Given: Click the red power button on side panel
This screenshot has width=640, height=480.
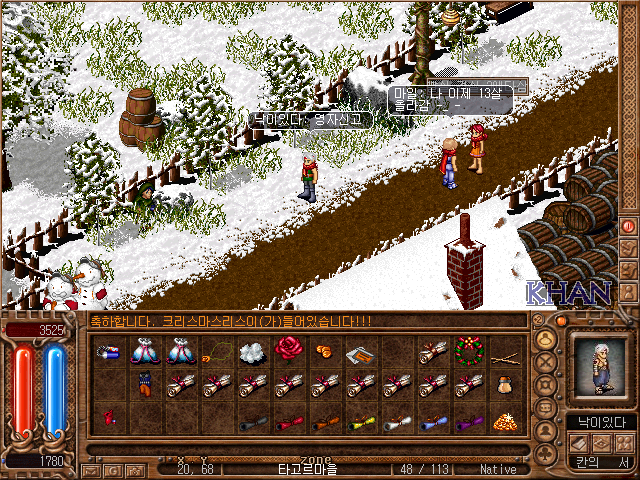Looking at the screenshot, I should click(x=628, y=226).
